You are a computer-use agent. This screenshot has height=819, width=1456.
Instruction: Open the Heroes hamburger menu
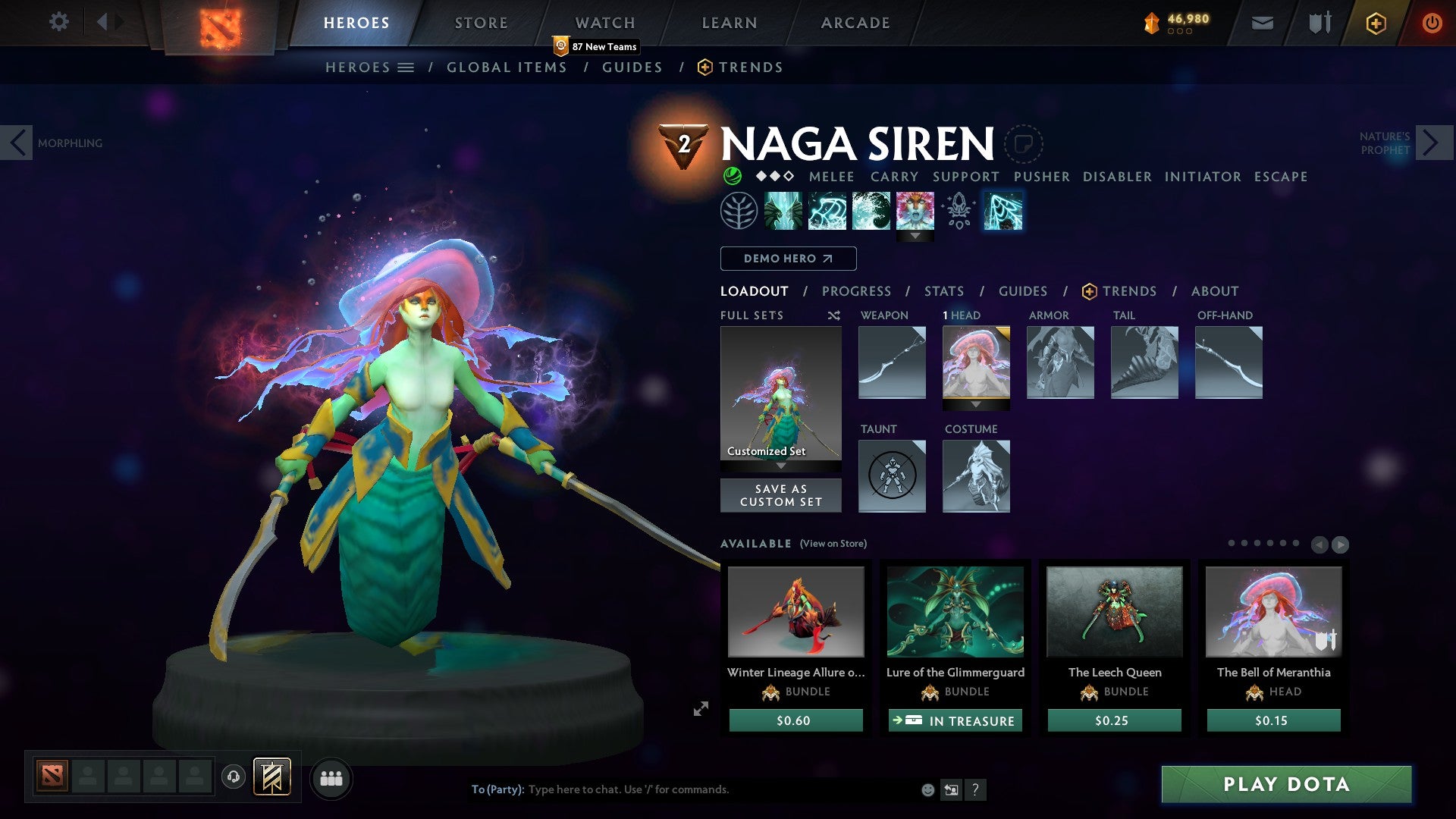tap(407, 67)
